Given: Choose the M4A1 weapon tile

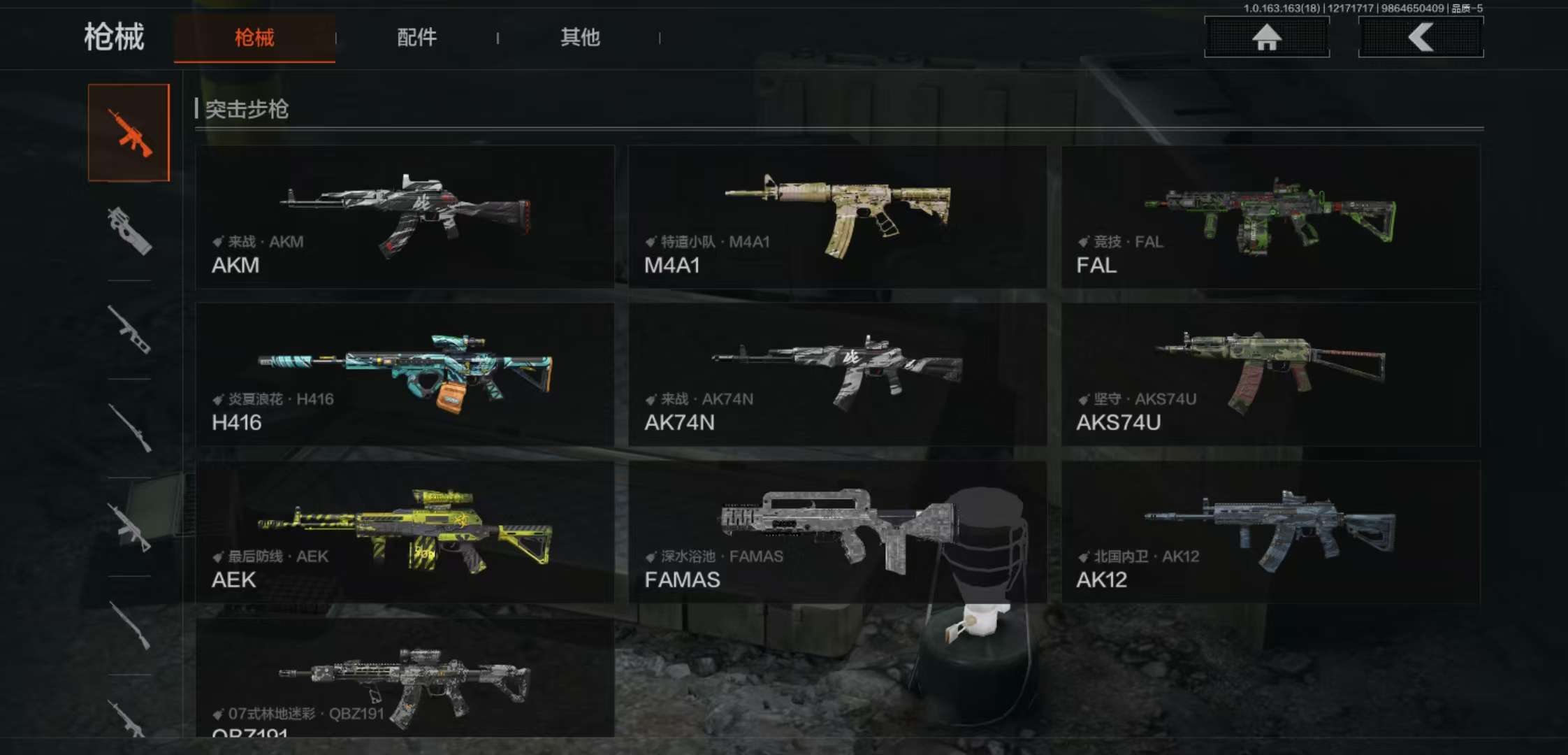Looking at the screenshot, I should click(x=837, y=217).
